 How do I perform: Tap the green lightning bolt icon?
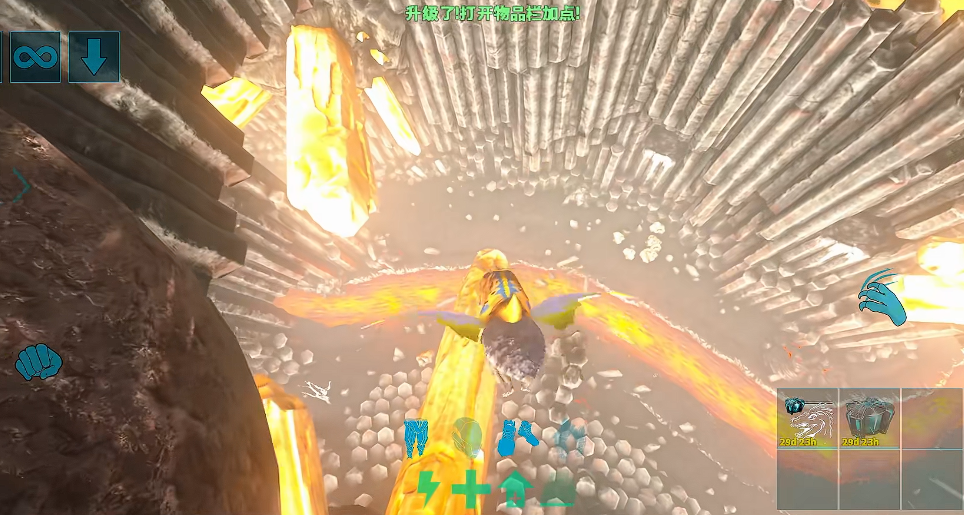click(427, 489)
